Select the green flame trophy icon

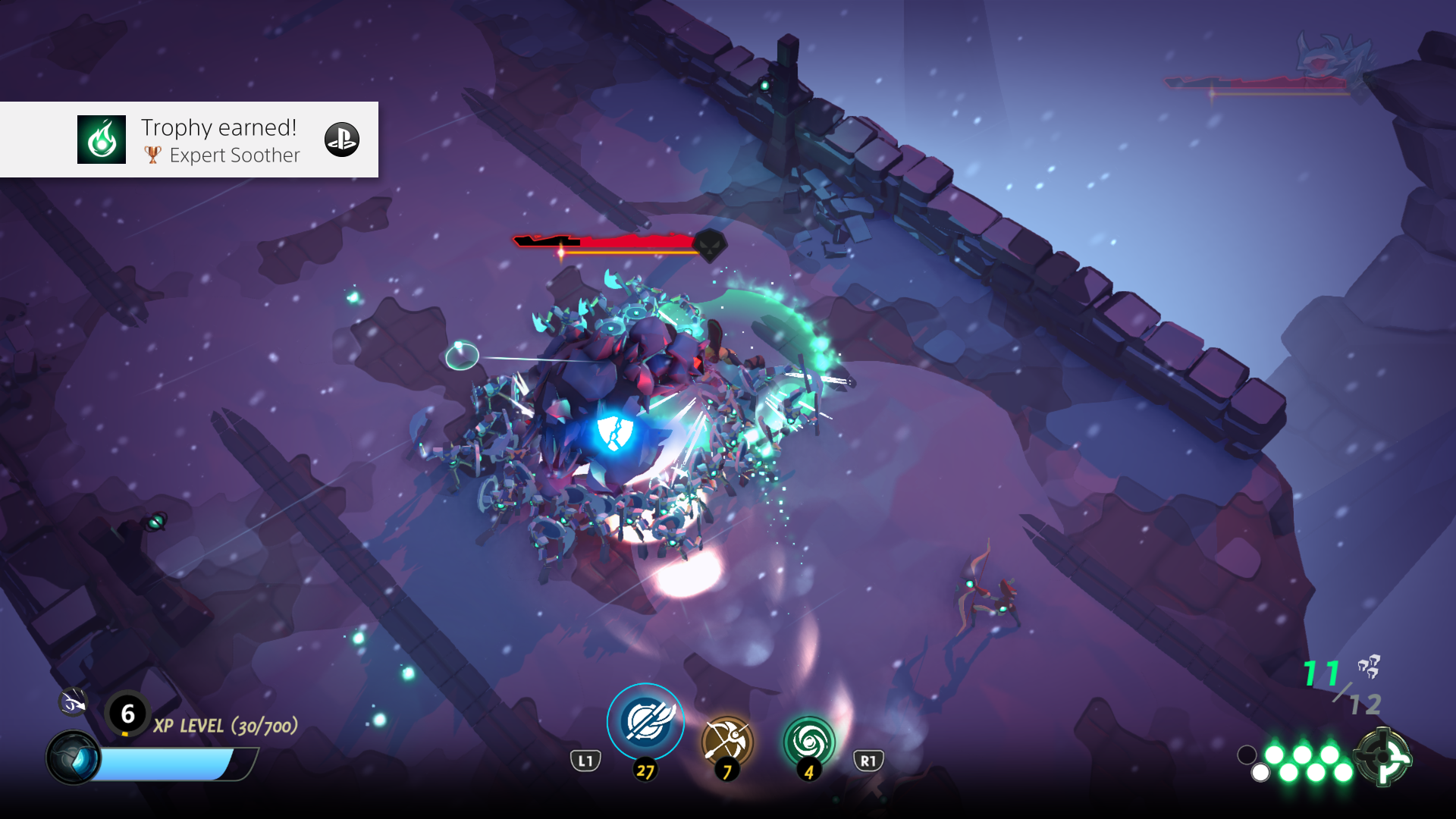coord(102,140)
